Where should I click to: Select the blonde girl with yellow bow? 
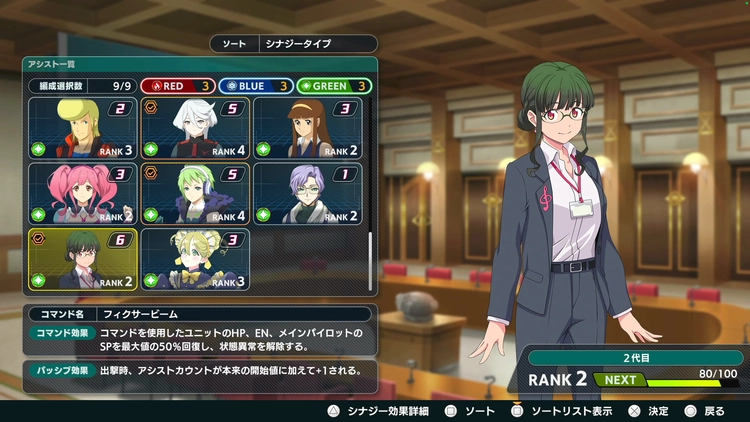point(194,258)
